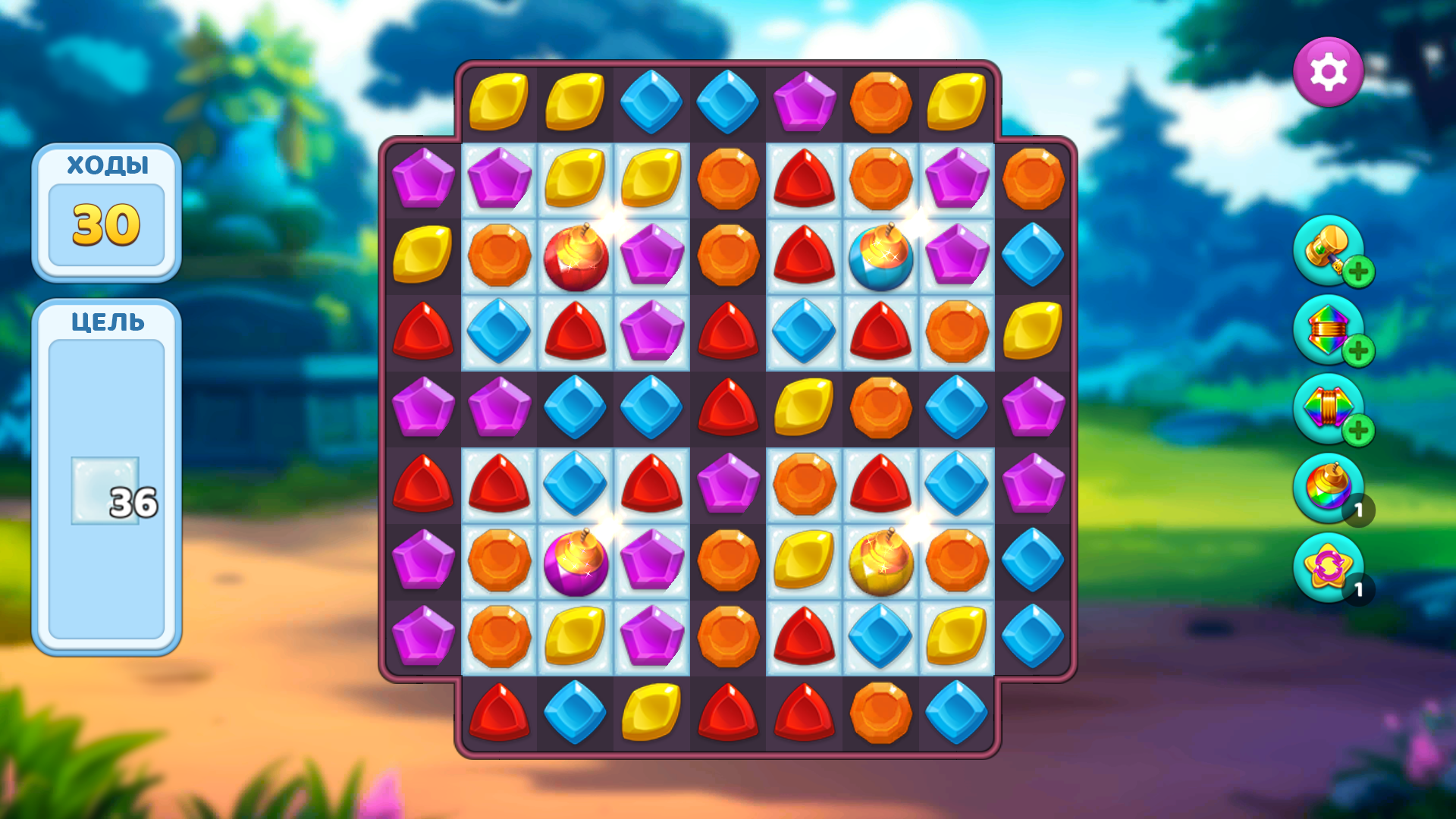Image resolution: width=1456 pixels, height=819 pixels.
Task: Tap the counter badge showing 1 on bomb booster
Action: 1360,510
